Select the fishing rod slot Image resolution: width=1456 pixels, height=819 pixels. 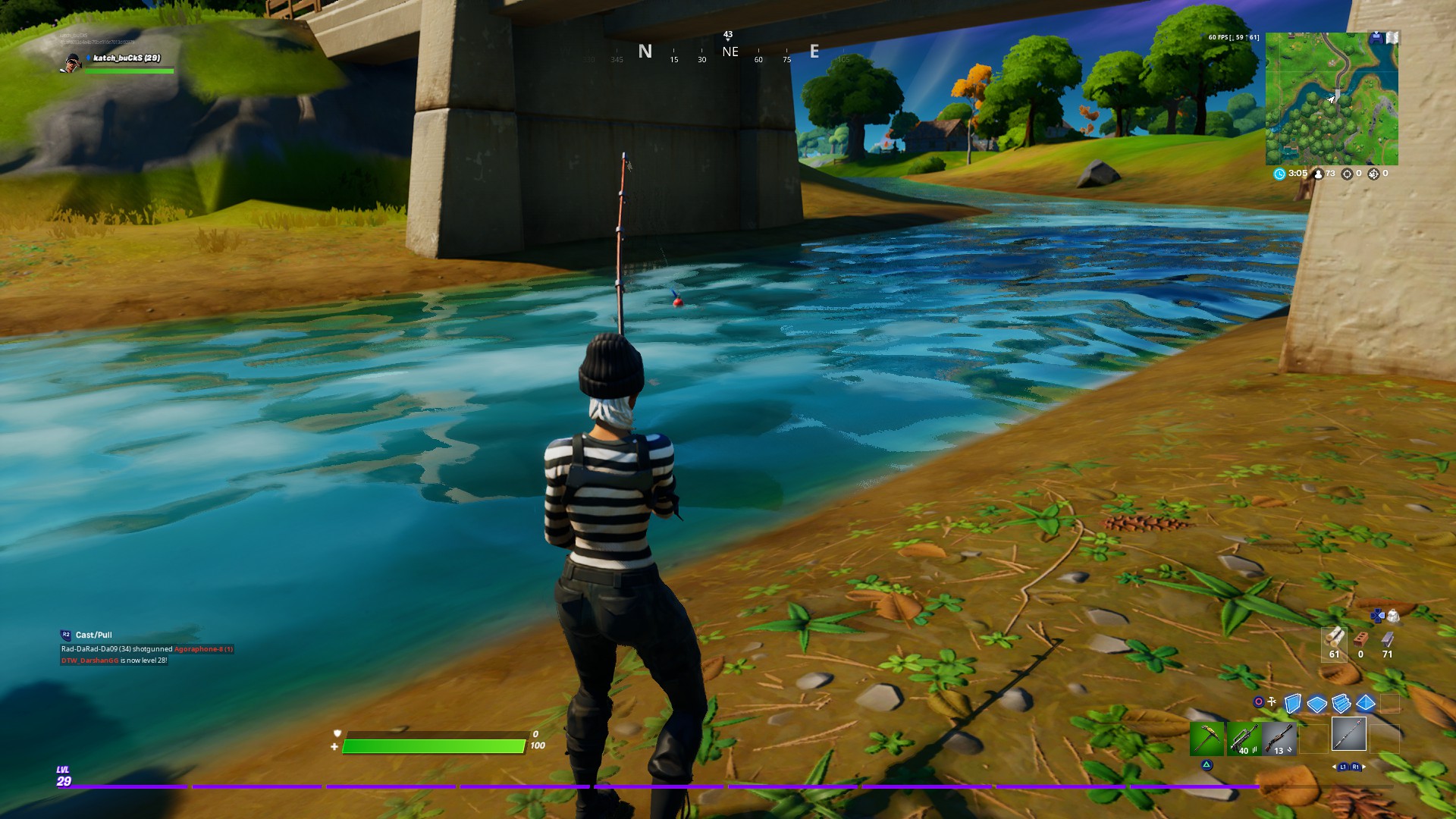tap(1349, 734)
